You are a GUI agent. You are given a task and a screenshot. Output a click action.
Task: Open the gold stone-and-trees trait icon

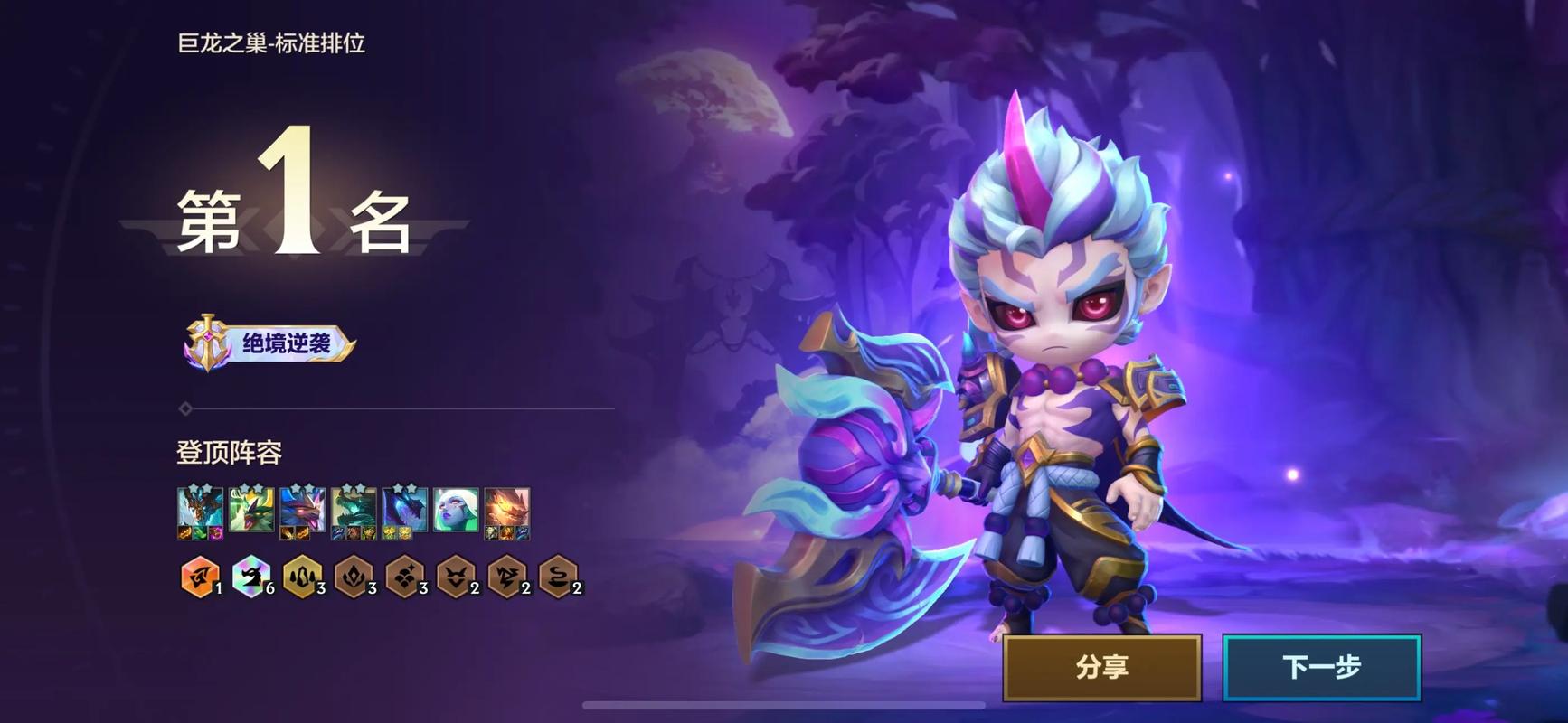point(301,577)
